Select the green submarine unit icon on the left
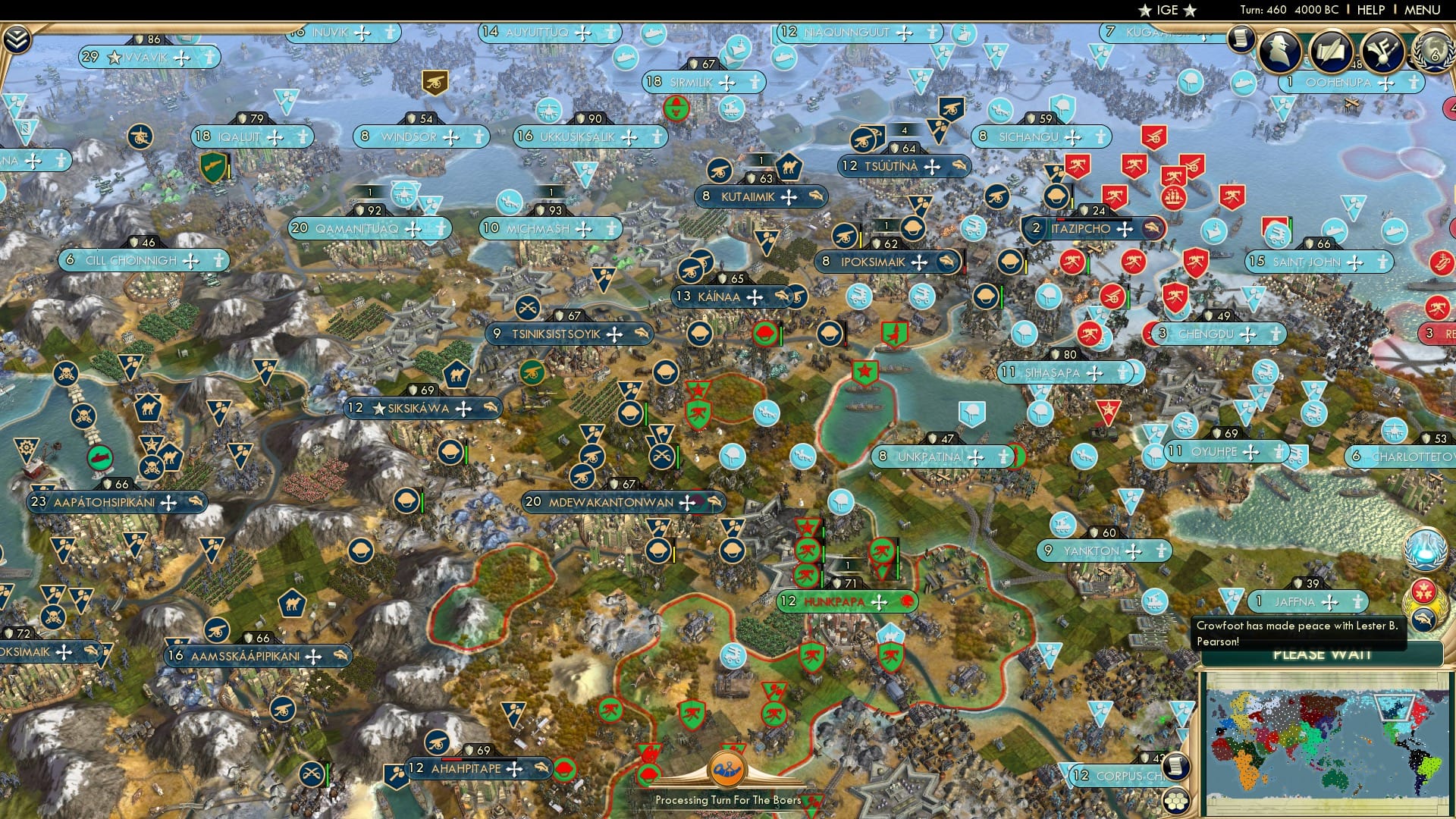The width and height of the screenshot is (1456, 819). pos(99,458)
